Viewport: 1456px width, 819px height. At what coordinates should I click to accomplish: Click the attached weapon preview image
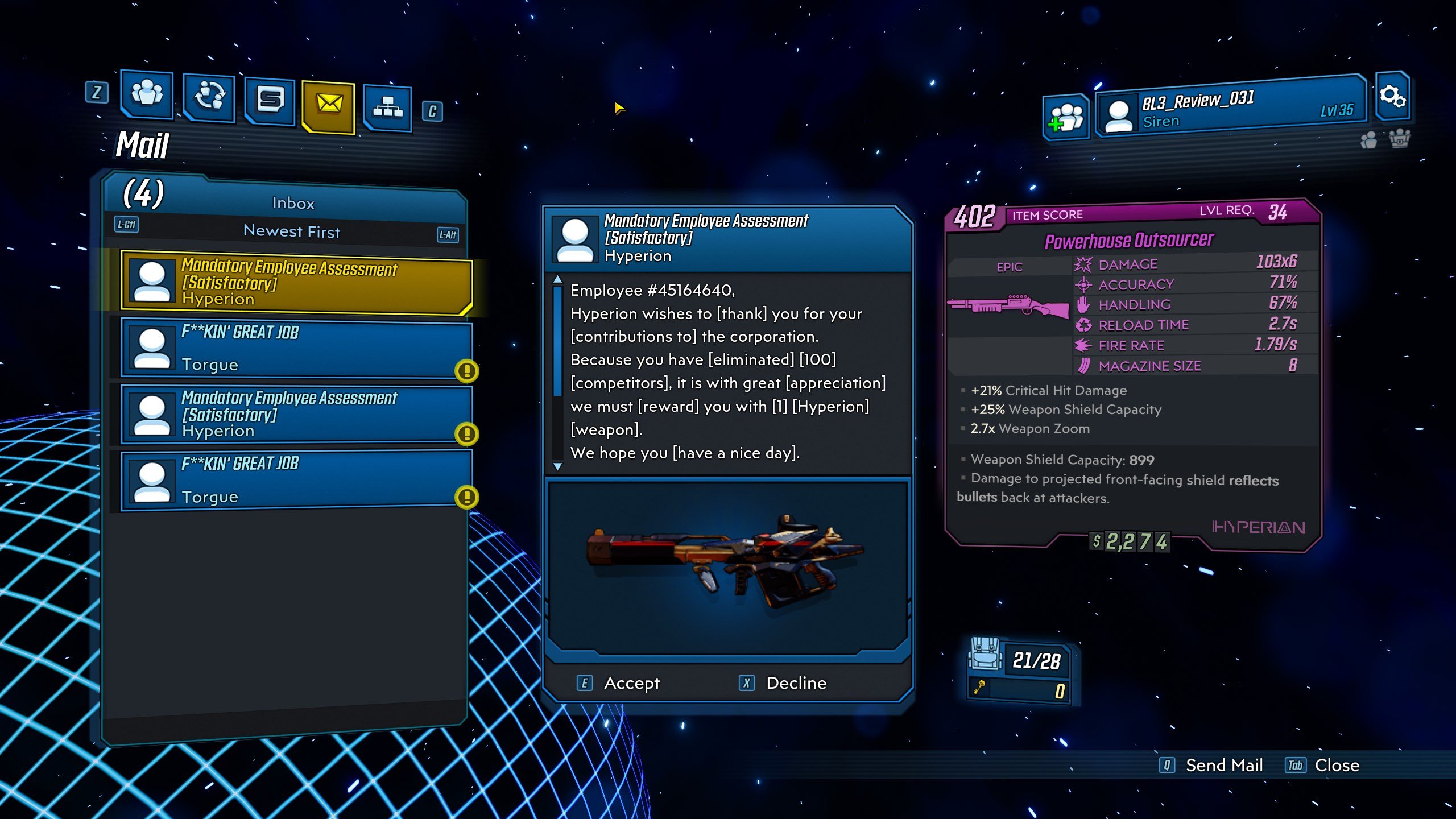727,564
